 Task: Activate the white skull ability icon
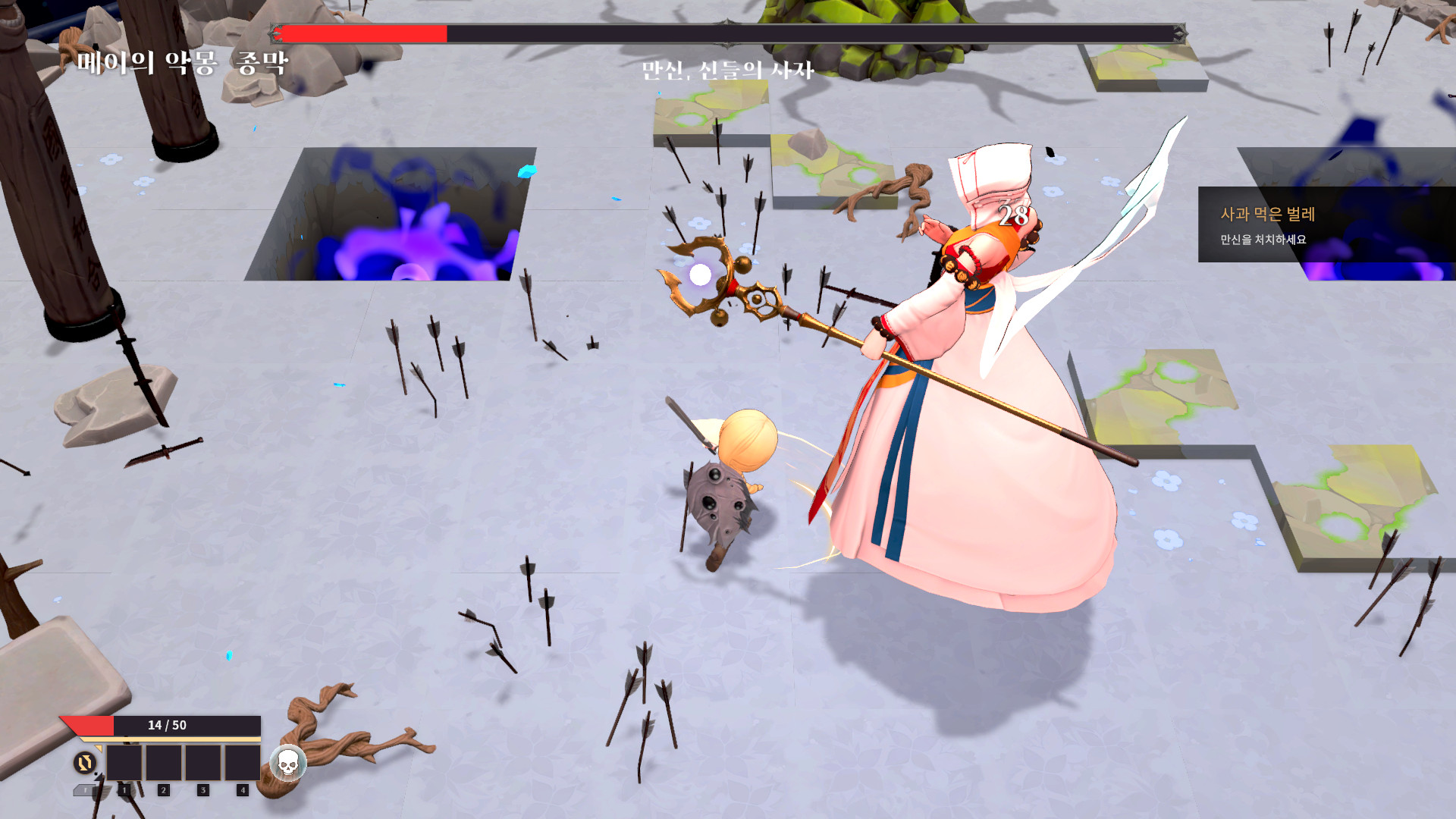click(x=287, y=762)
